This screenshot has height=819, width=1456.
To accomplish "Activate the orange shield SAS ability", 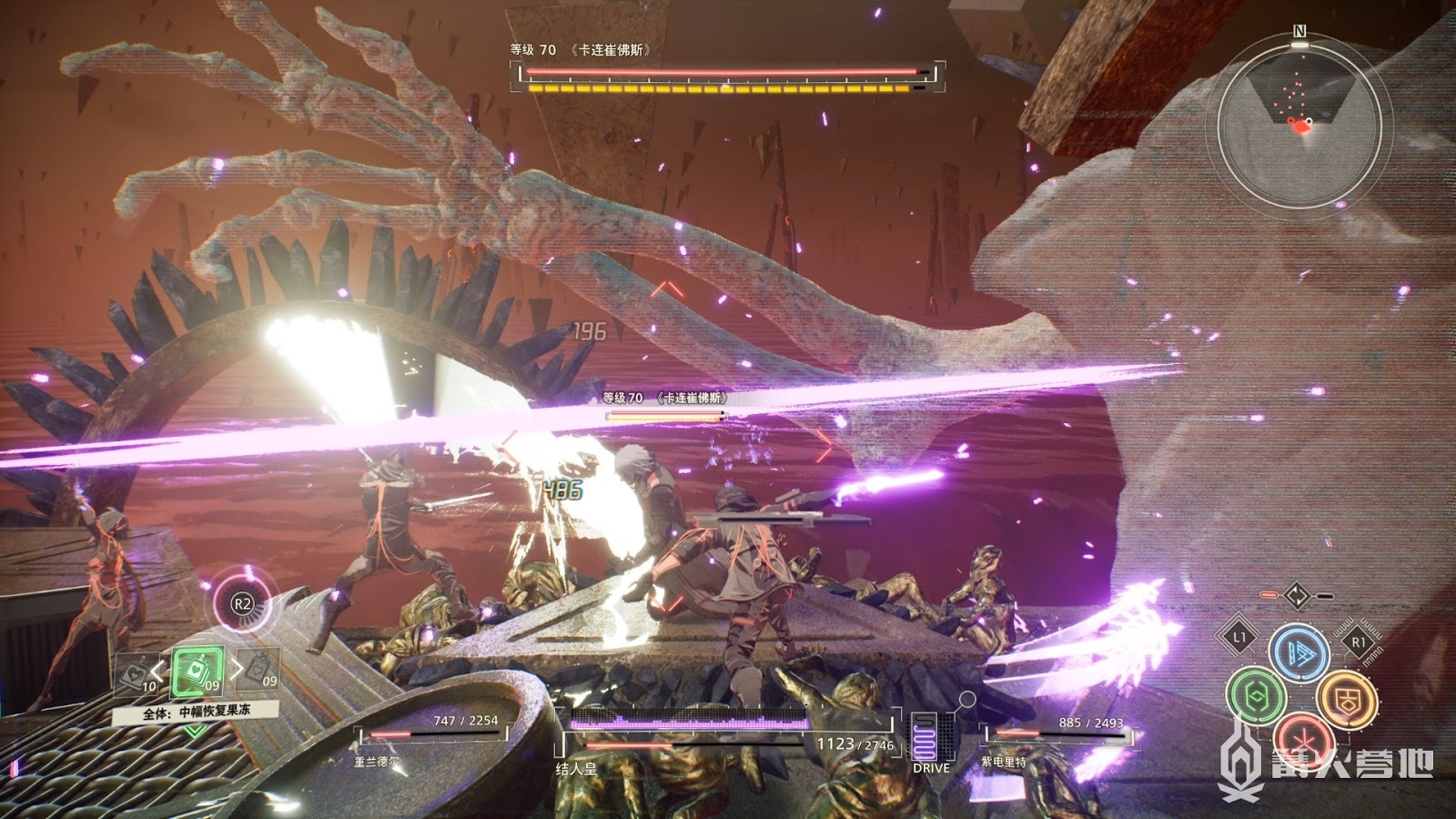I will (x=1346, y=699).
